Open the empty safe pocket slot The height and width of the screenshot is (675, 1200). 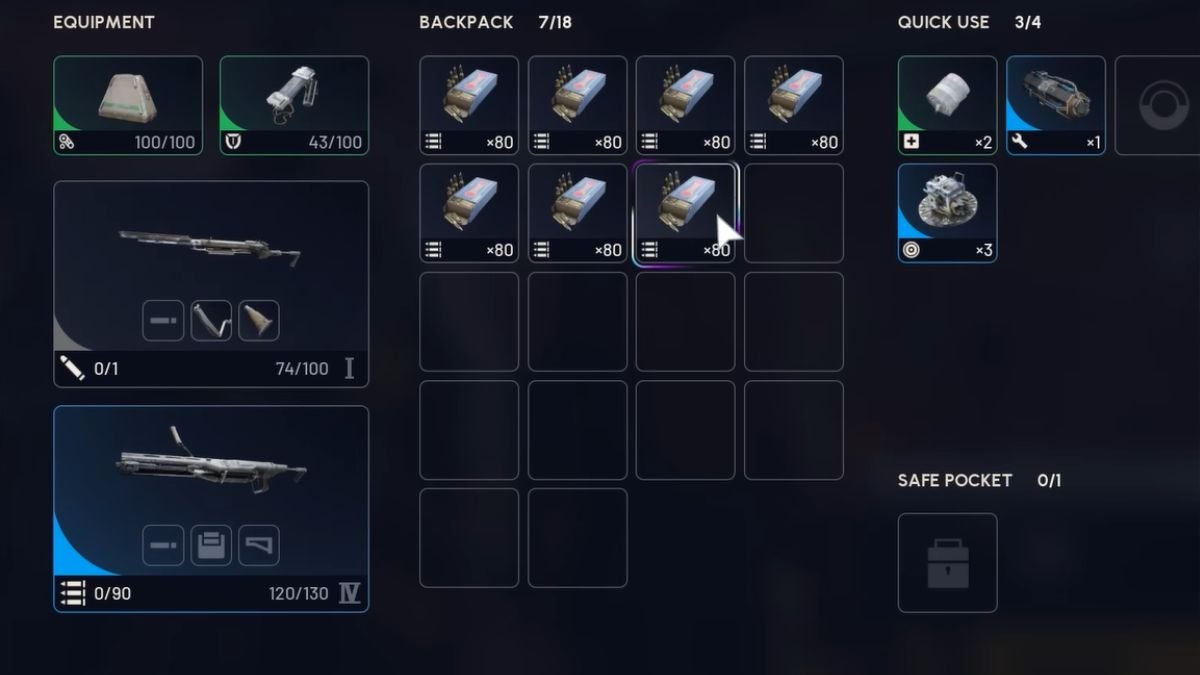click(947, 562)
